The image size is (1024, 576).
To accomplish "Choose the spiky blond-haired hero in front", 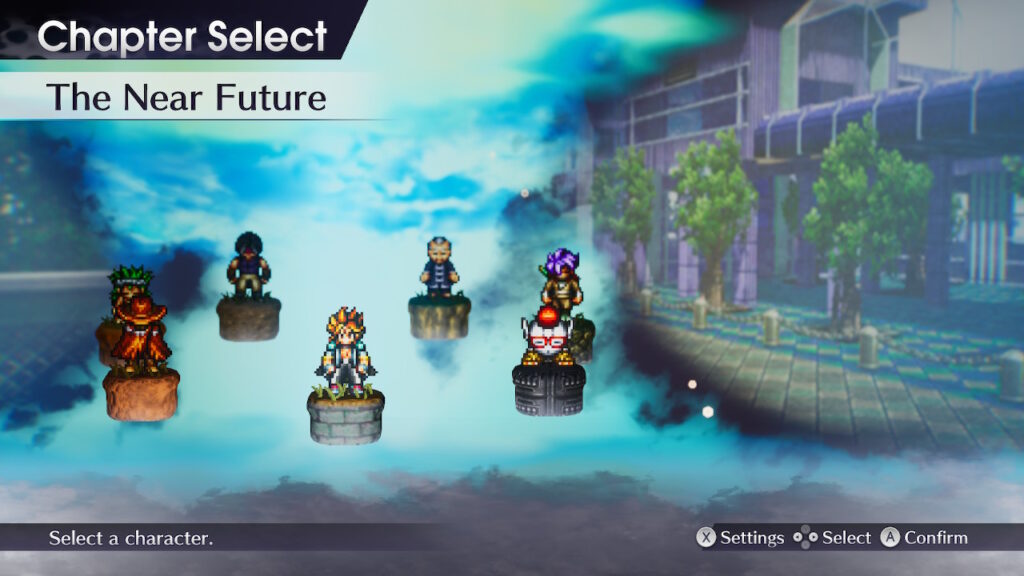I will 346,352.
